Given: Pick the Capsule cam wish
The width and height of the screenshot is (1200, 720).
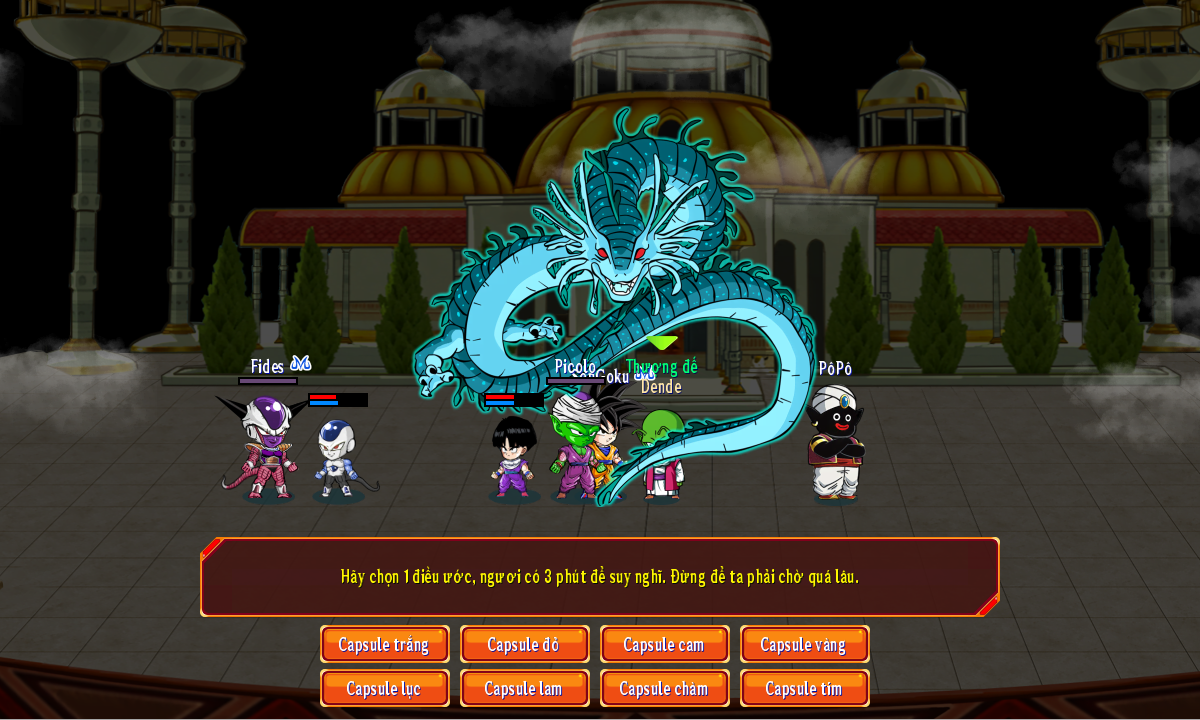Looking at the screenshot, I should tap(664, 644).
